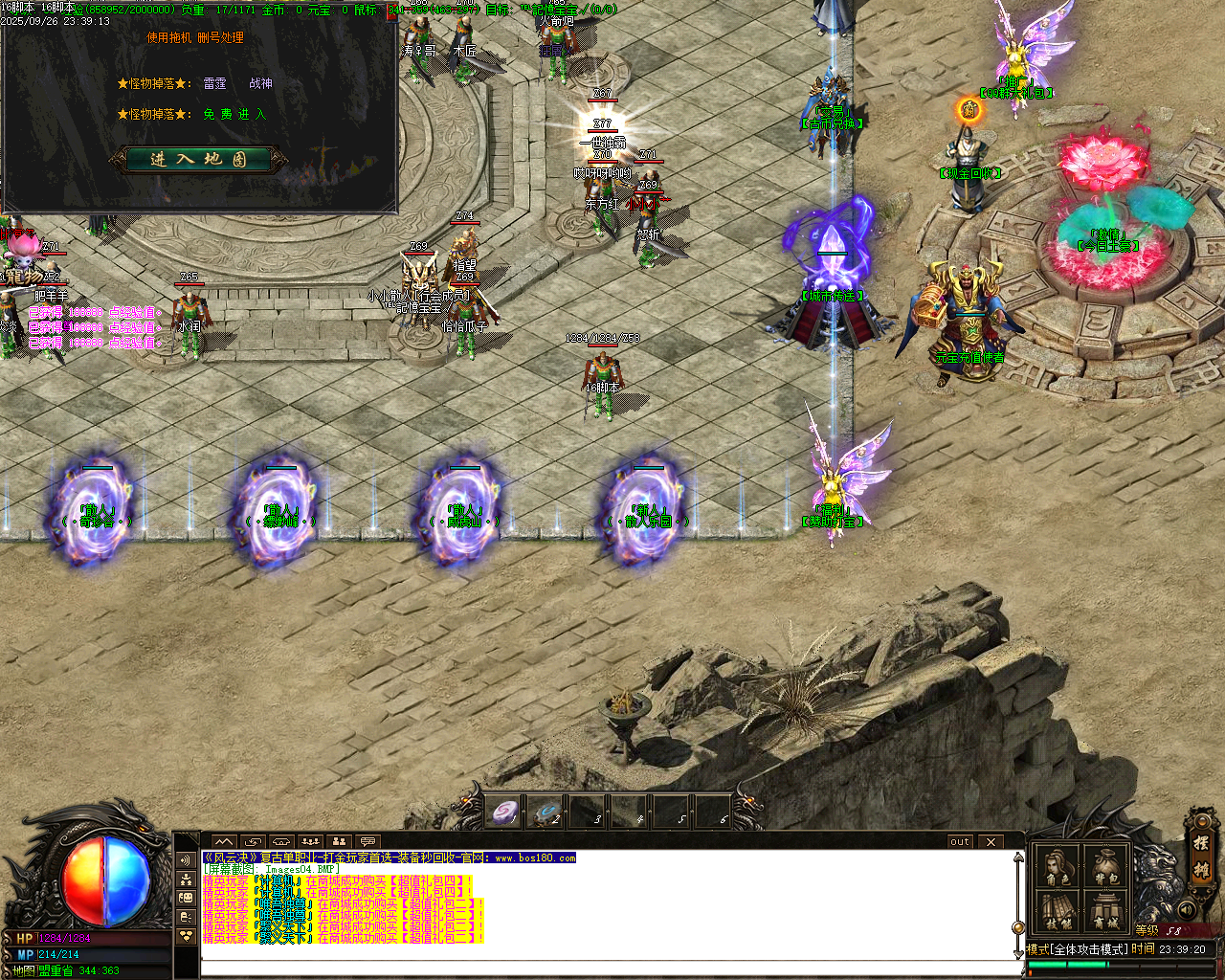The height and width of the screenshot is (980, 1225).
Task: Open the 商城 shop panel
Action: pyautogui.click(x=1105, y=909)
